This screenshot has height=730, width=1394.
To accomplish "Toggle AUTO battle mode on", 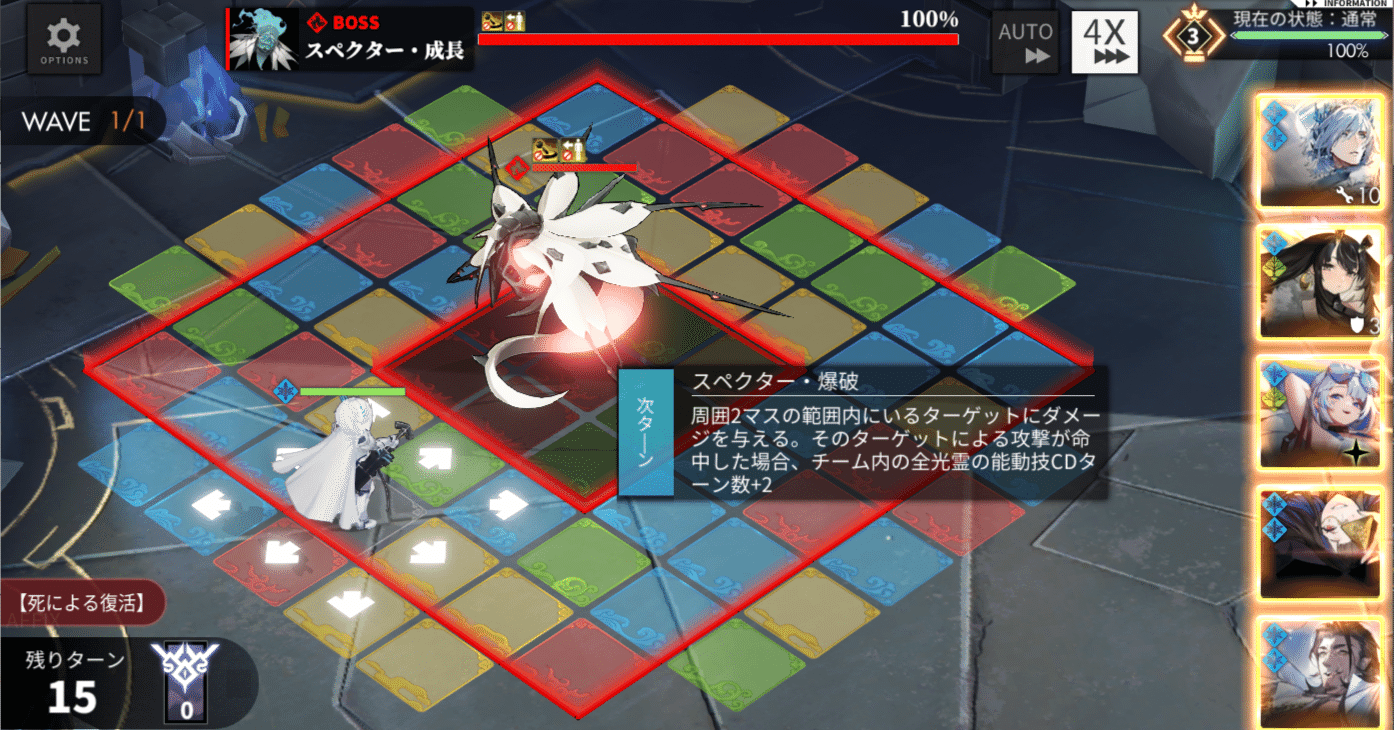I will click(x=1024, y=40).
